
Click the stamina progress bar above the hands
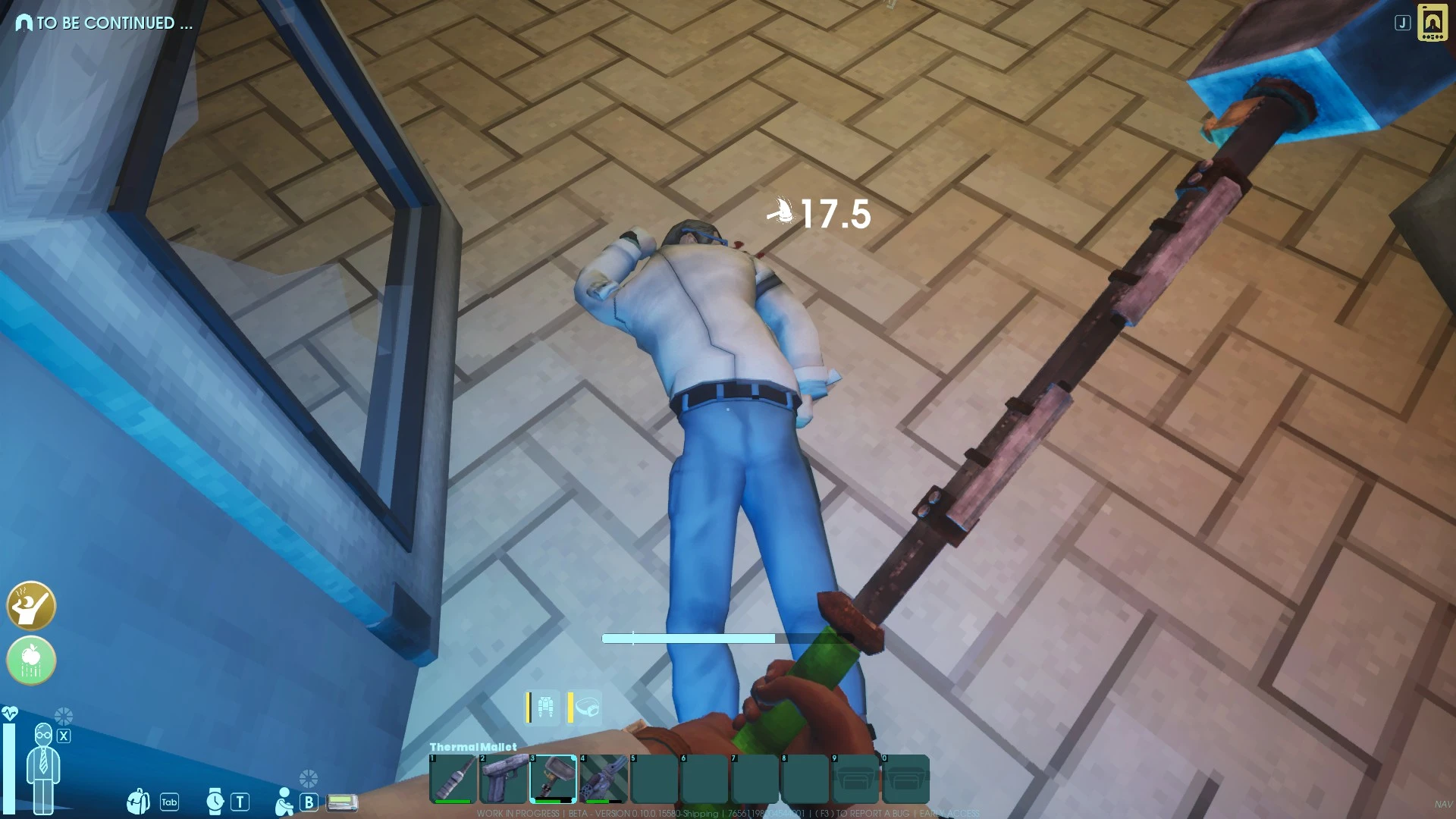[x=688, y=639]
